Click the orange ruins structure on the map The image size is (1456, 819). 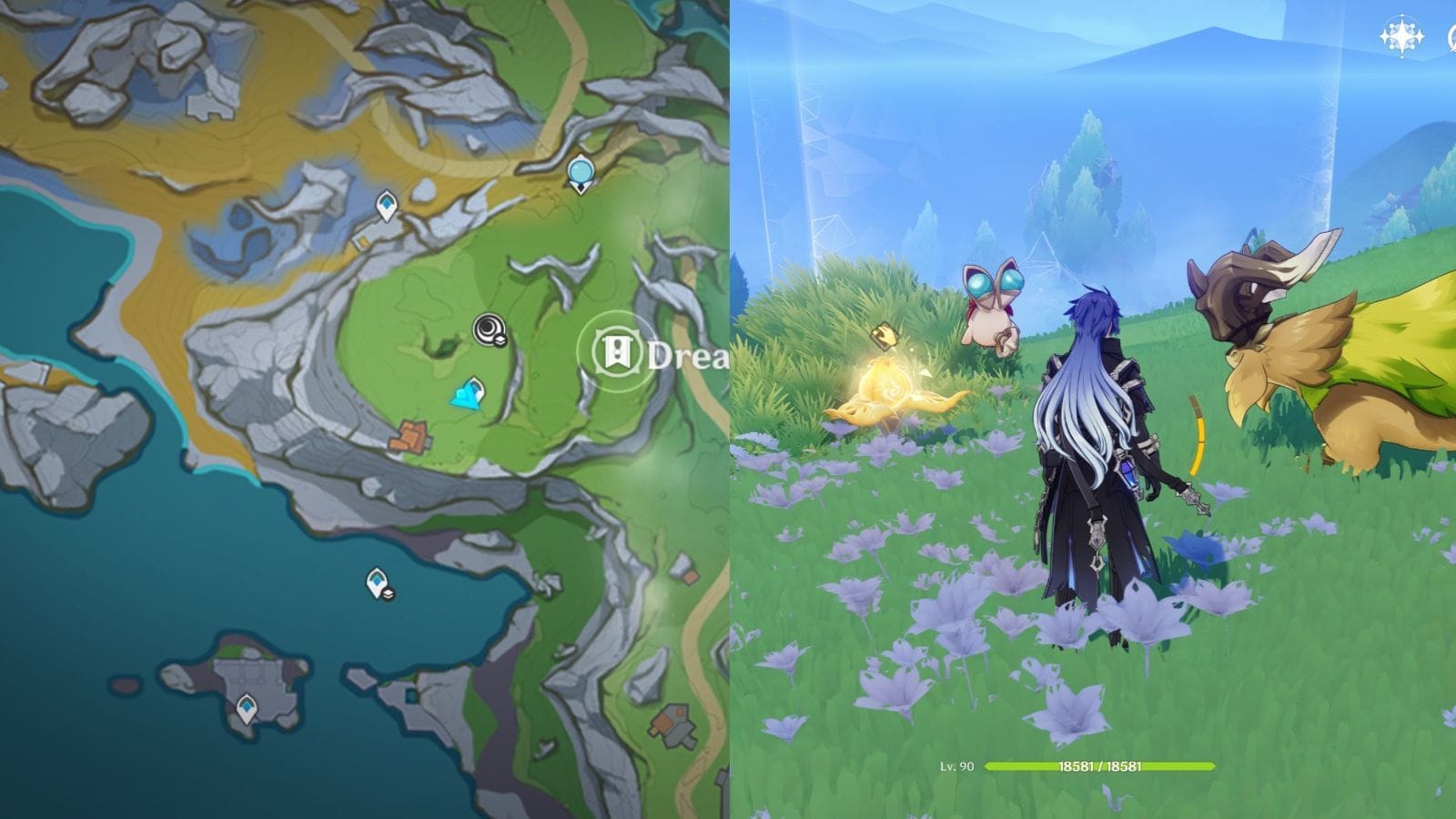click(x=411, y=434)
